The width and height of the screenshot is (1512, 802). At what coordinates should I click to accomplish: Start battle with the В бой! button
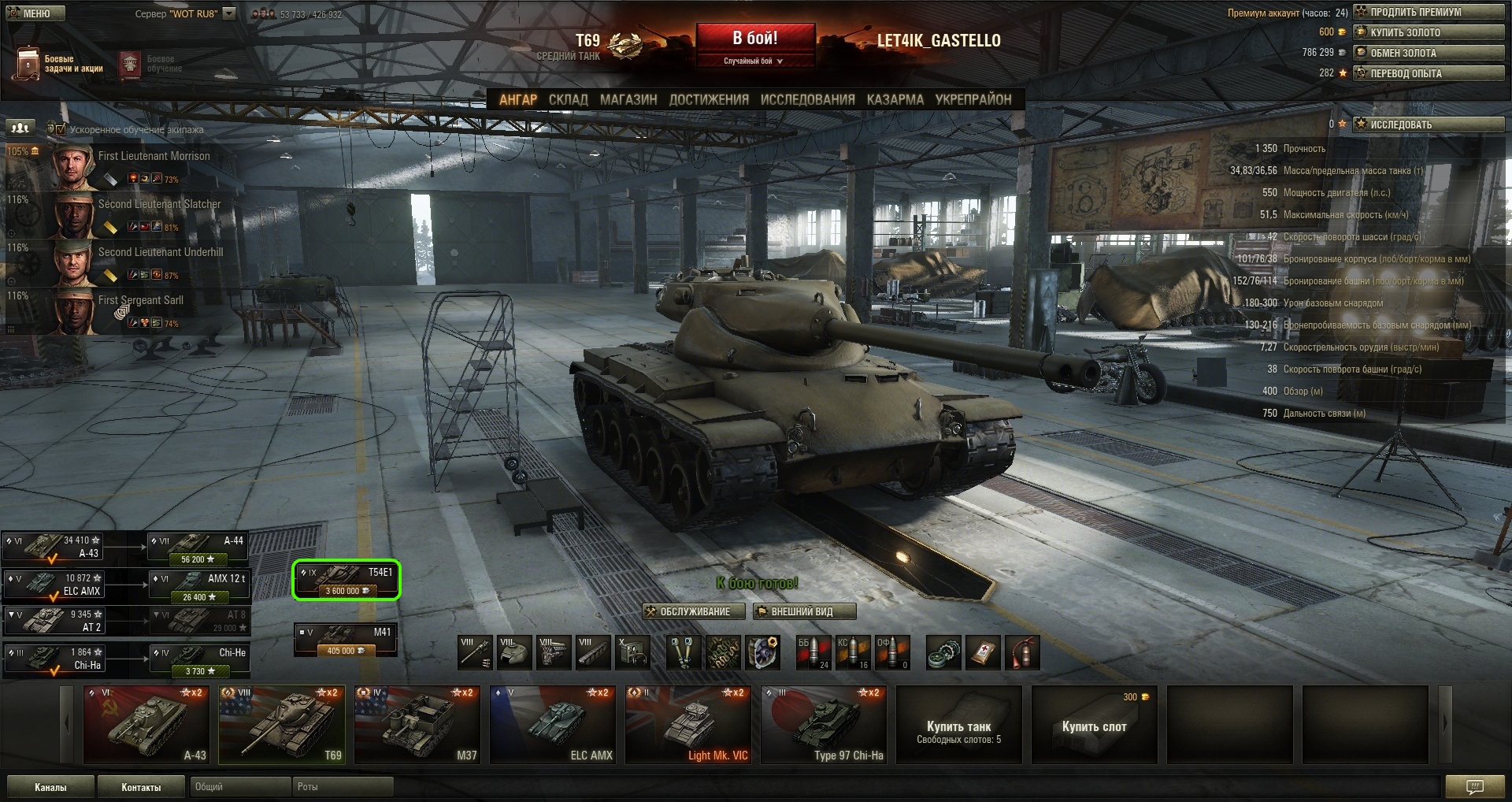[x=754, y=39]
